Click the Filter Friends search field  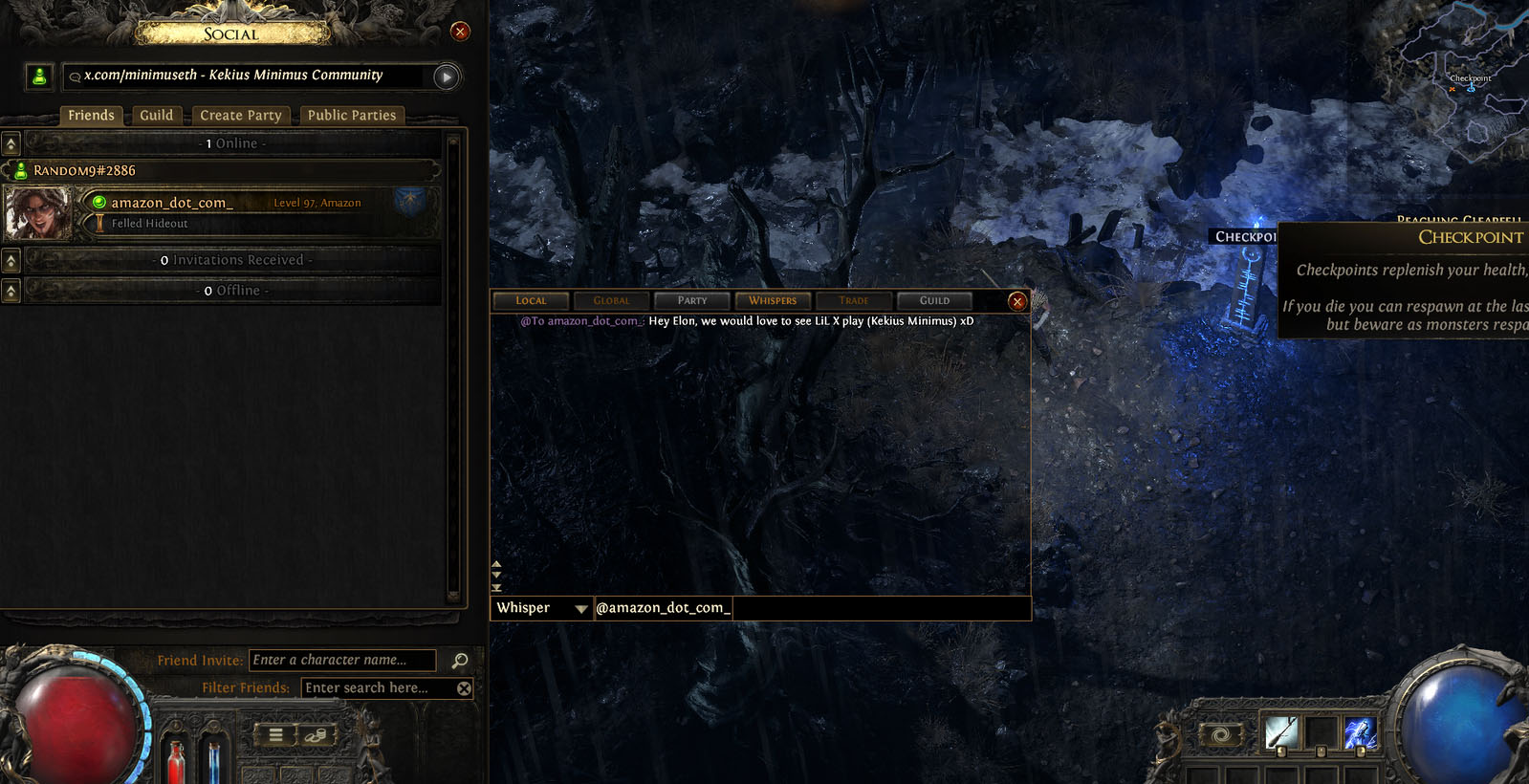click(x=378, y=688)
